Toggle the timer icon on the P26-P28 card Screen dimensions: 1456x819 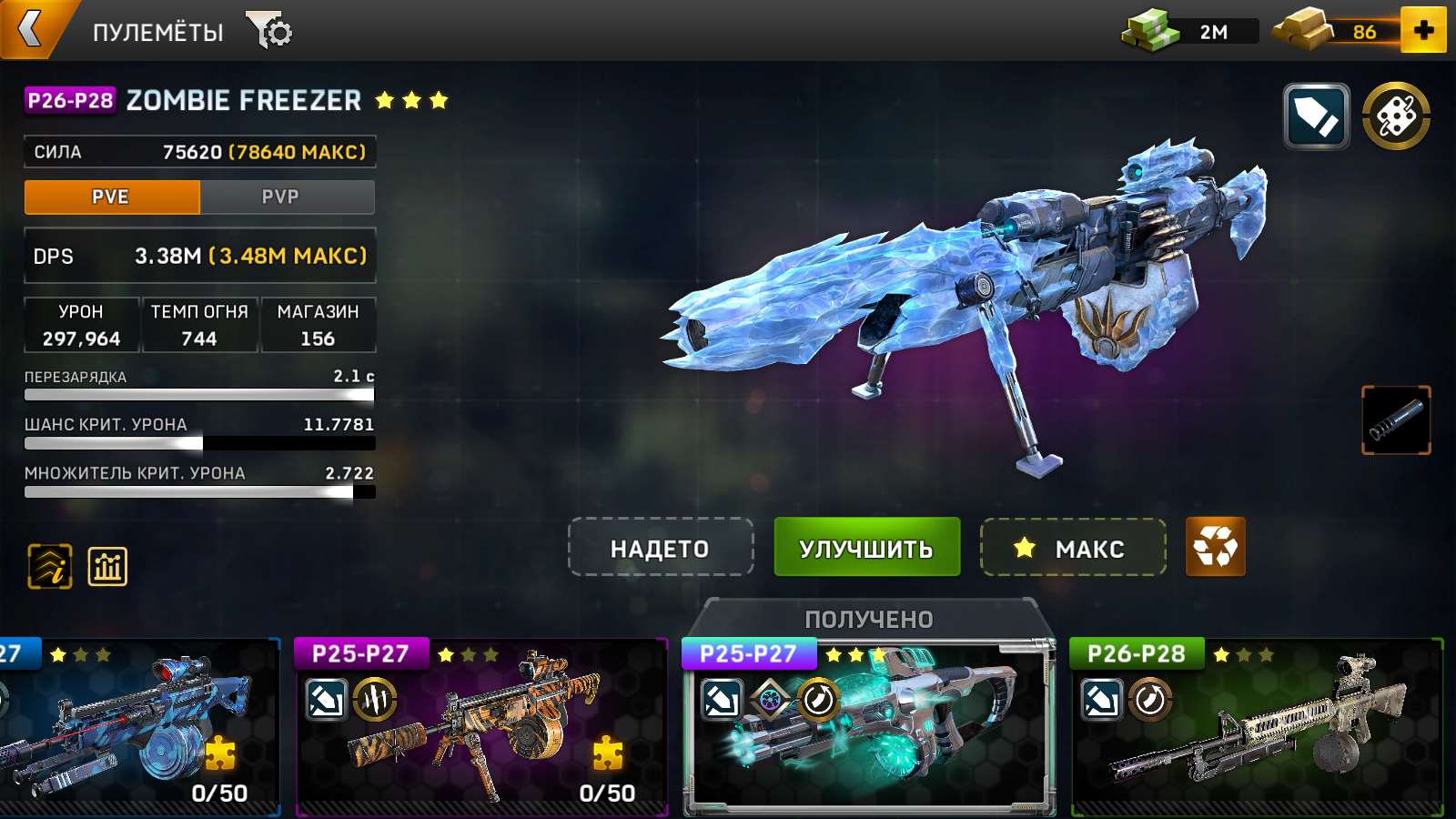[x=1149, y=698]
